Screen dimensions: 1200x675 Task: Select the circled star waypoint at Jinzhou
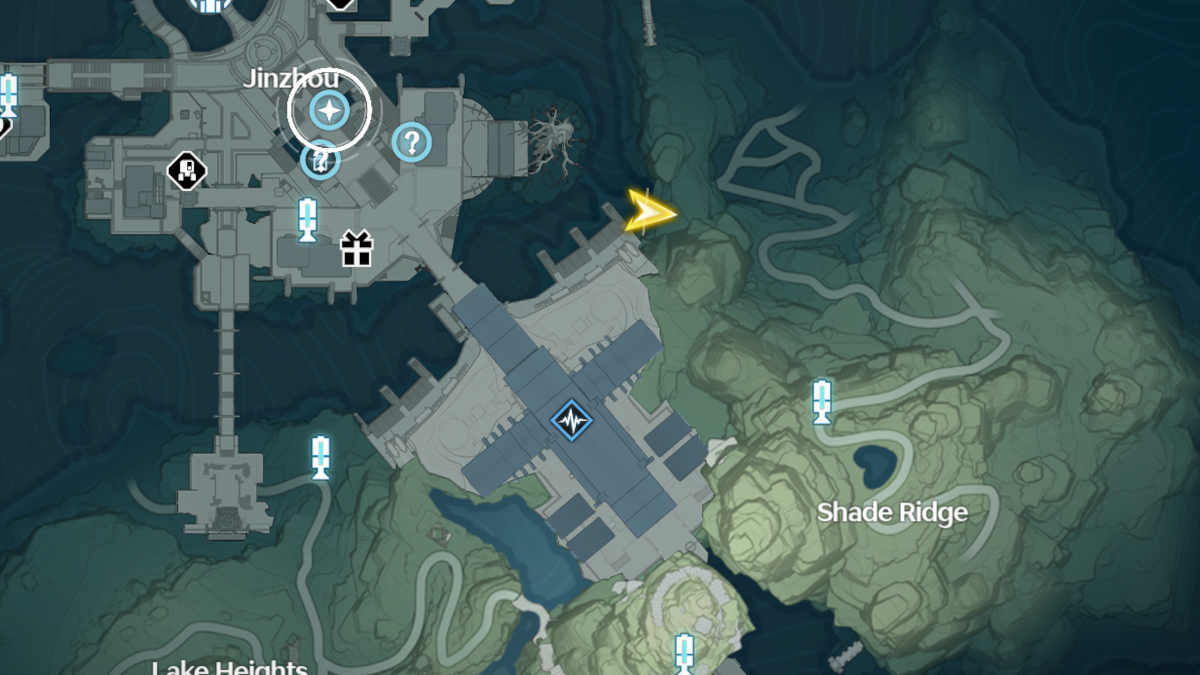pos(328,110)
